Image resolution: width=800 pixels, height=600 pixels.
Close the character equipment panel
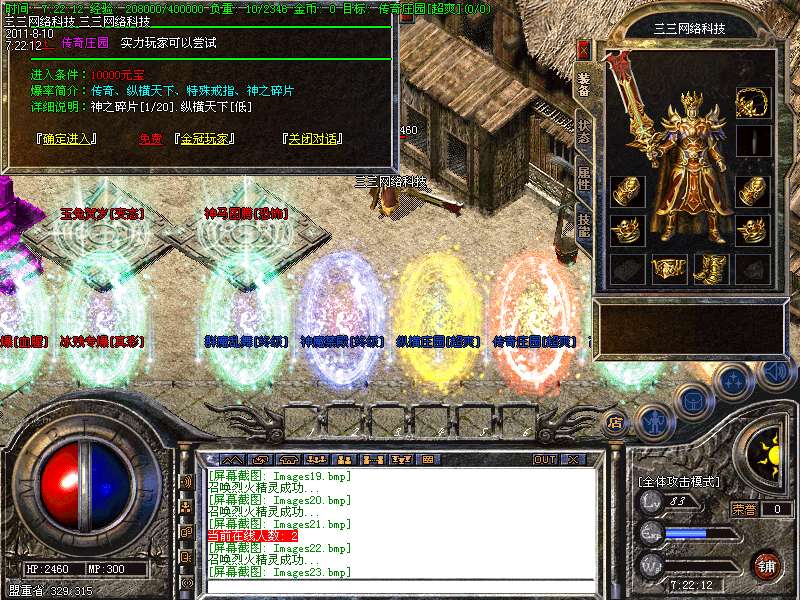[584, 50]
